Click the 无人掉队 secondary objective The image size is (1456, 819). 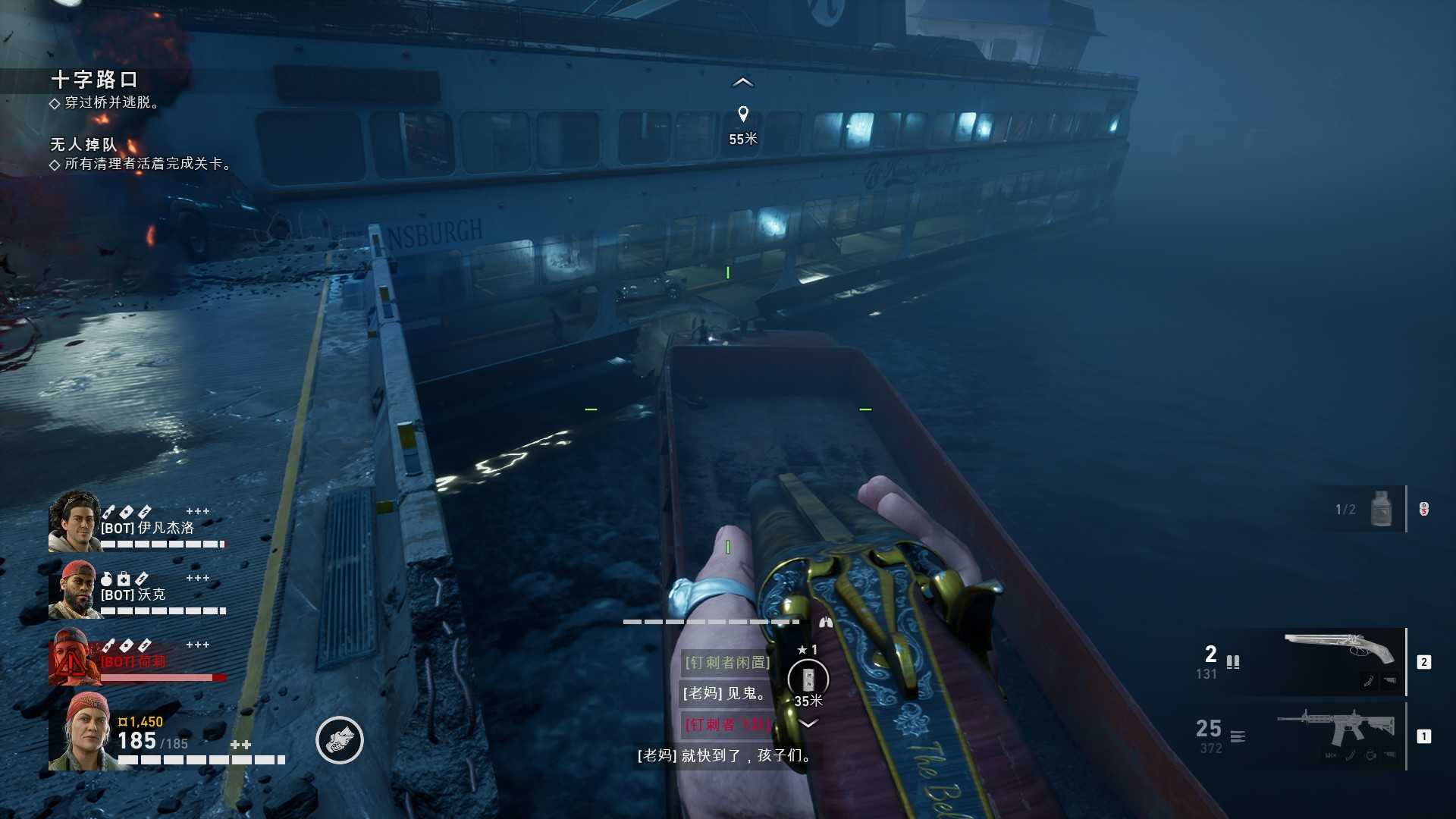pyautogui.click(x=84, y=144)
